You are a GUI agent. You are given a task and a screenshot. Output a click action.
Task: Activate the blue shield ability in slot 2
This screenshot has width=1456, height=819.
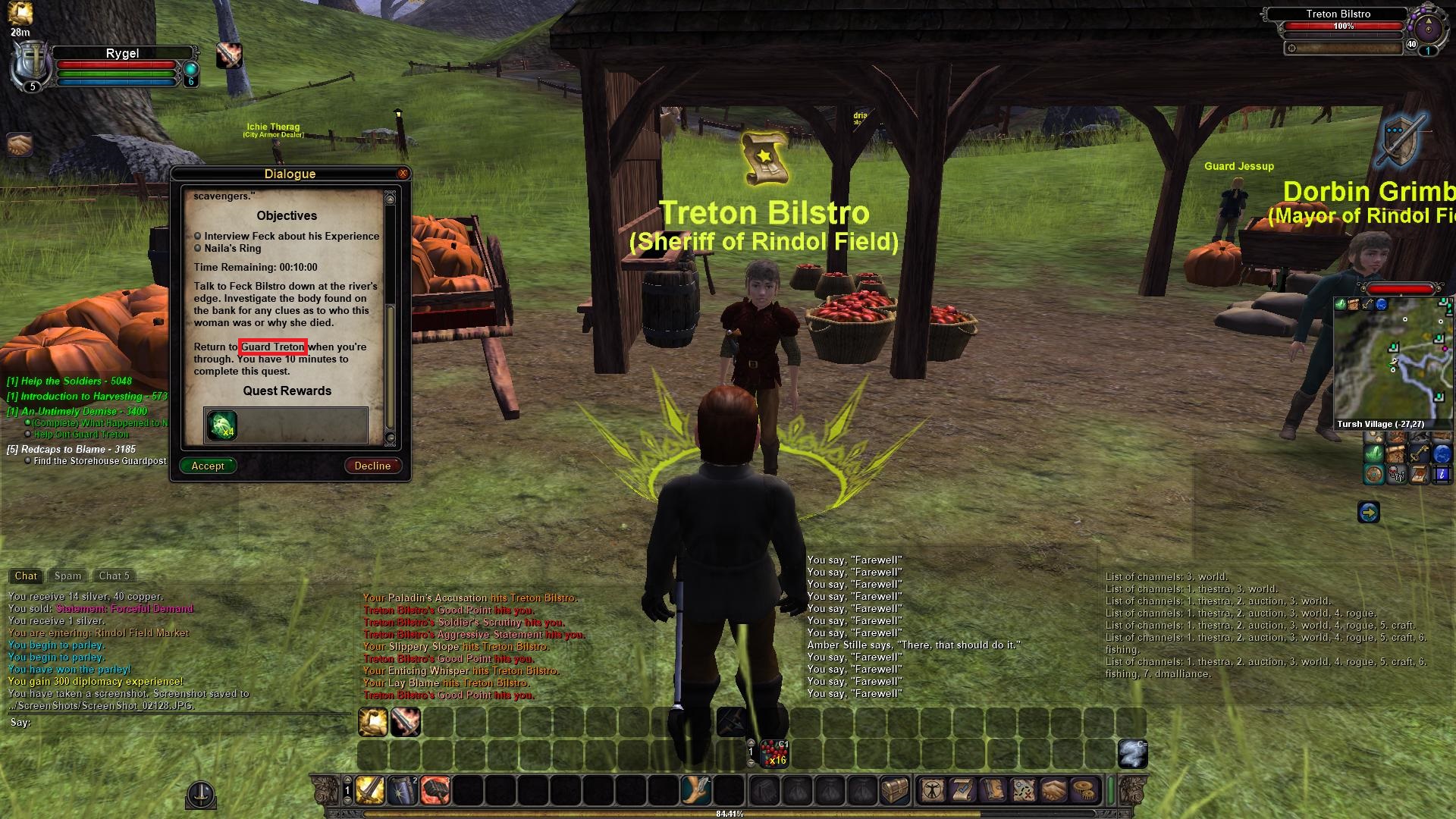click(403, 790)
